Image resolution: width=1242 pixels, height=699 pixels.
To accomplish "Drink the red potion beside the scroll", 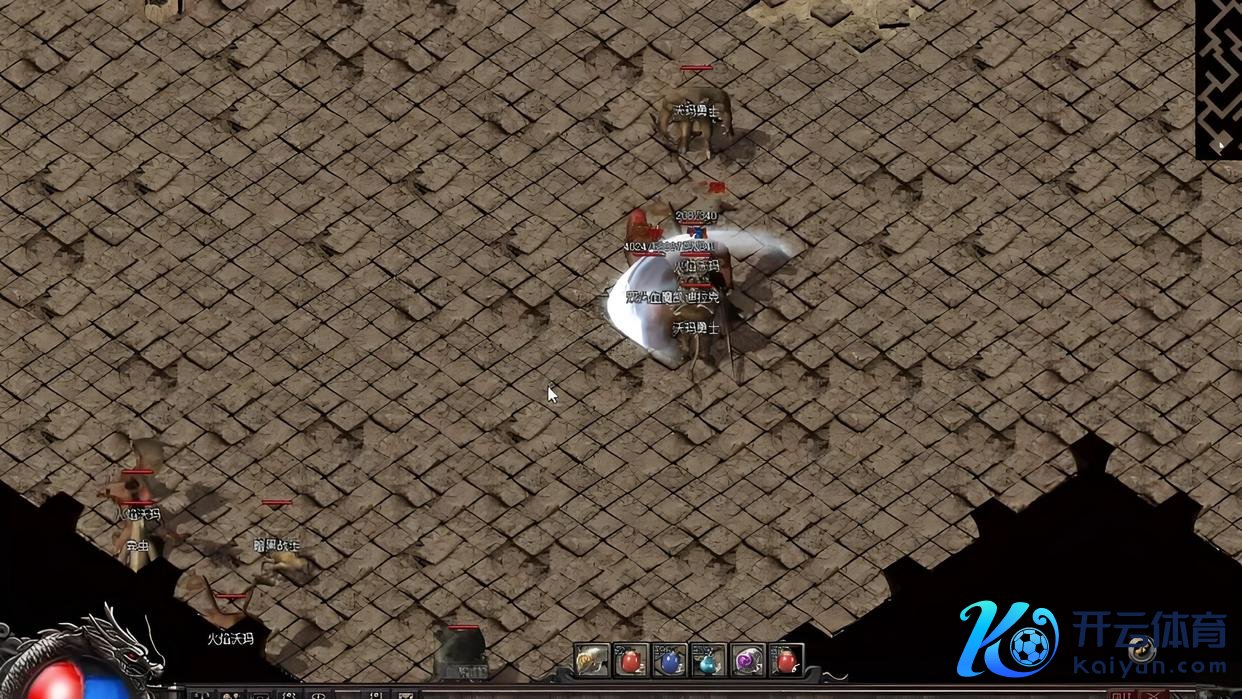I will 631,660.
